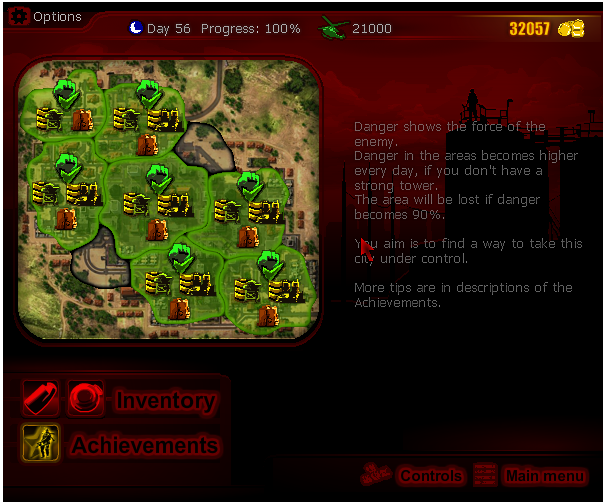Screen dimensions: 603x504
Task: Show the Achievements list
Action: (x=144, y=445)
